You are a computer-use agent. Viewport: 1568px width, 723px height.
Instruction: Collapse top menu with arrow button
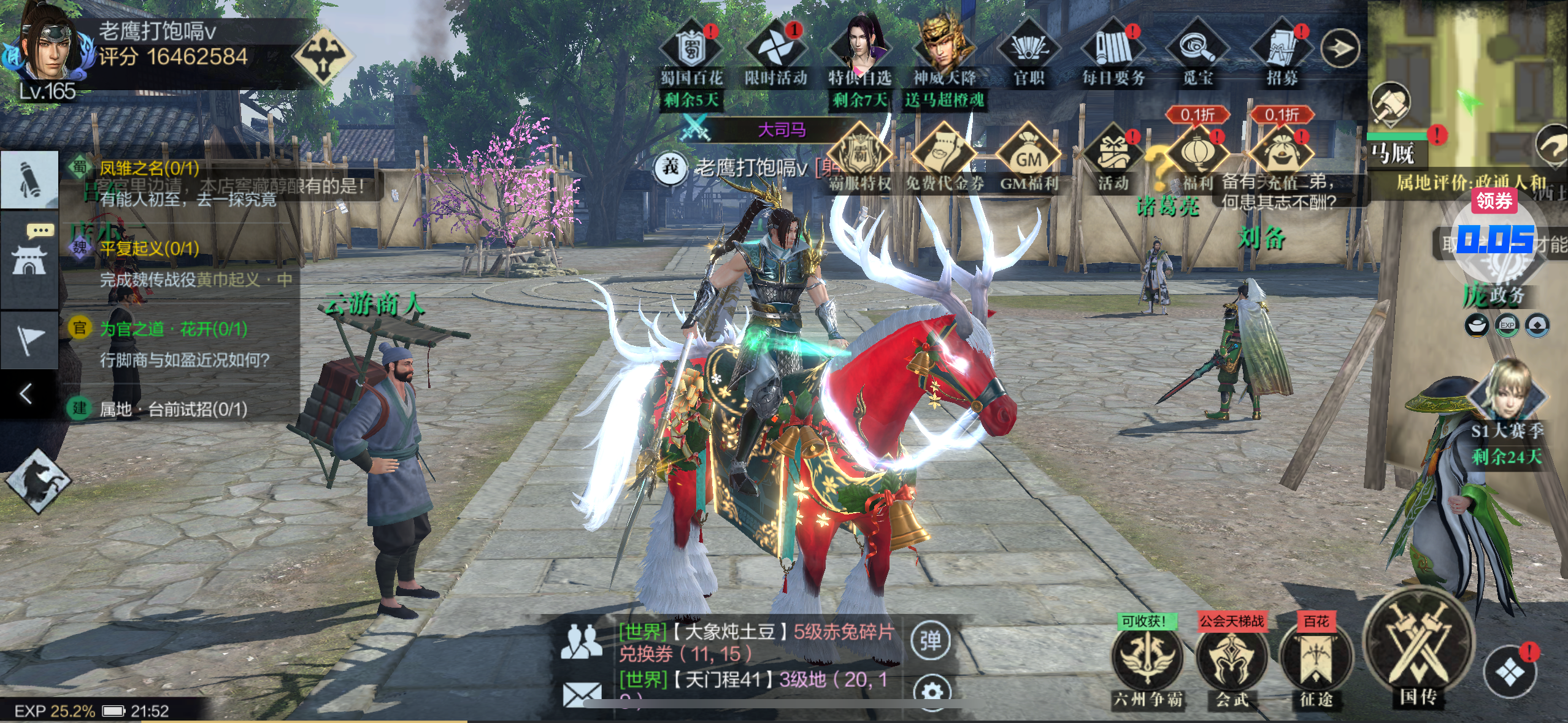[1340, 48]
